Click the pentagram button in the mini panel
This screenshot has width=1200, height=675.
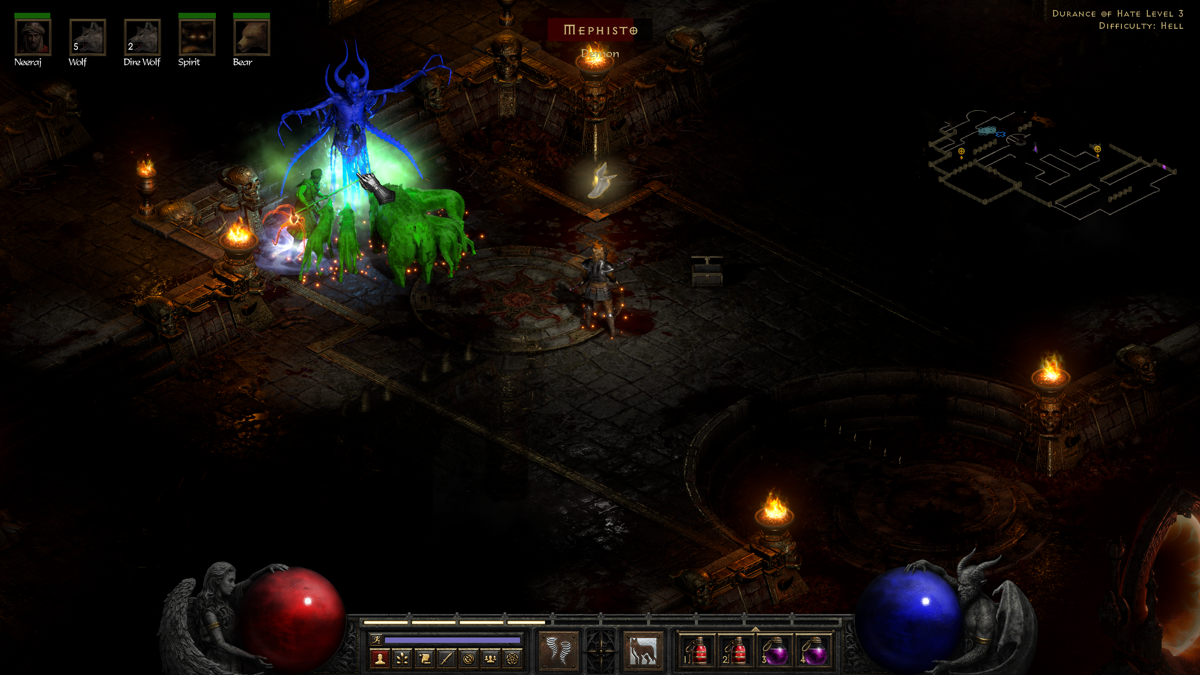click(x=512, y=658)
